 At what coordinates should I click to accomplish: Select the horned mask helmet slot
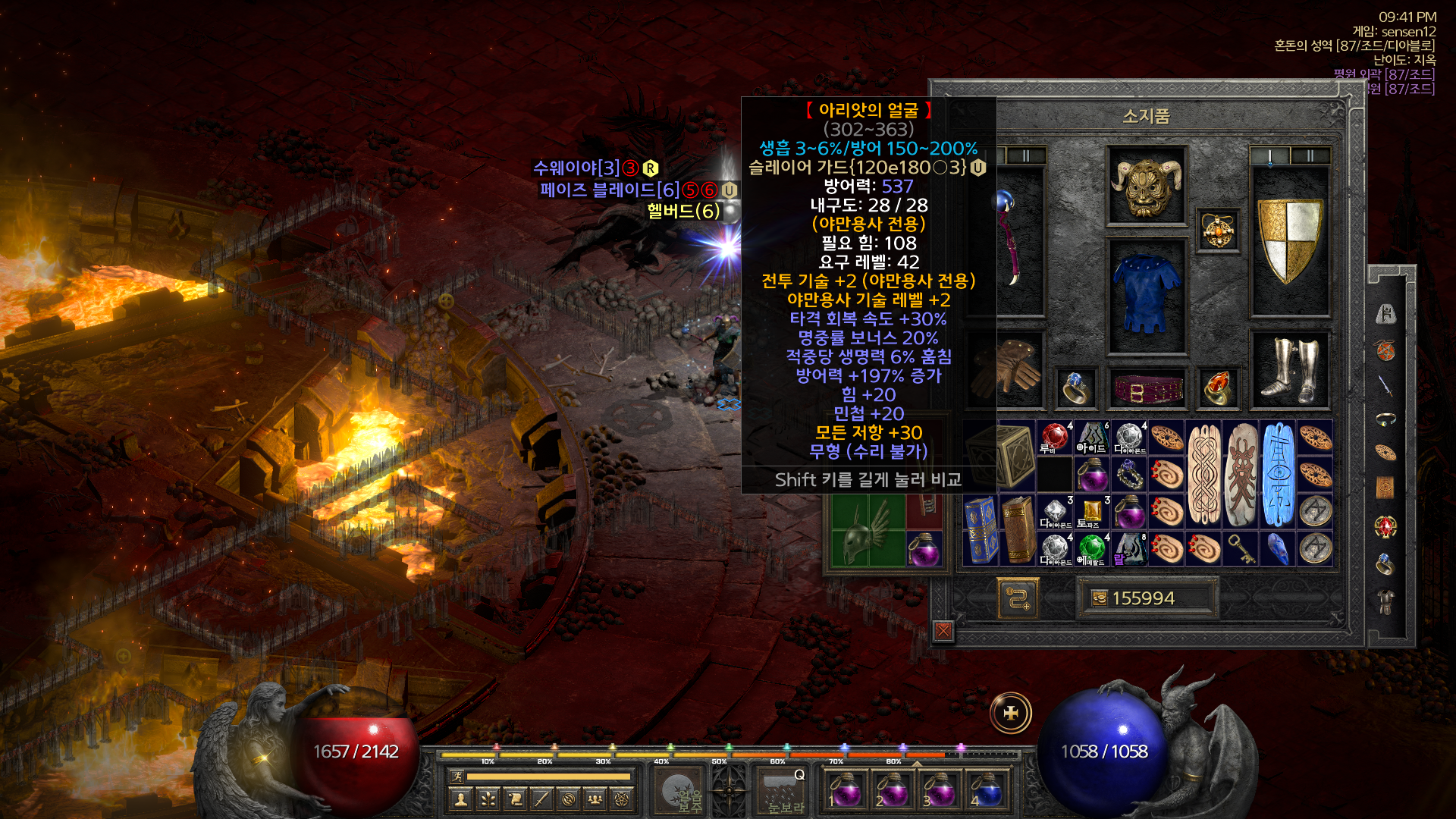point(1146,186)
